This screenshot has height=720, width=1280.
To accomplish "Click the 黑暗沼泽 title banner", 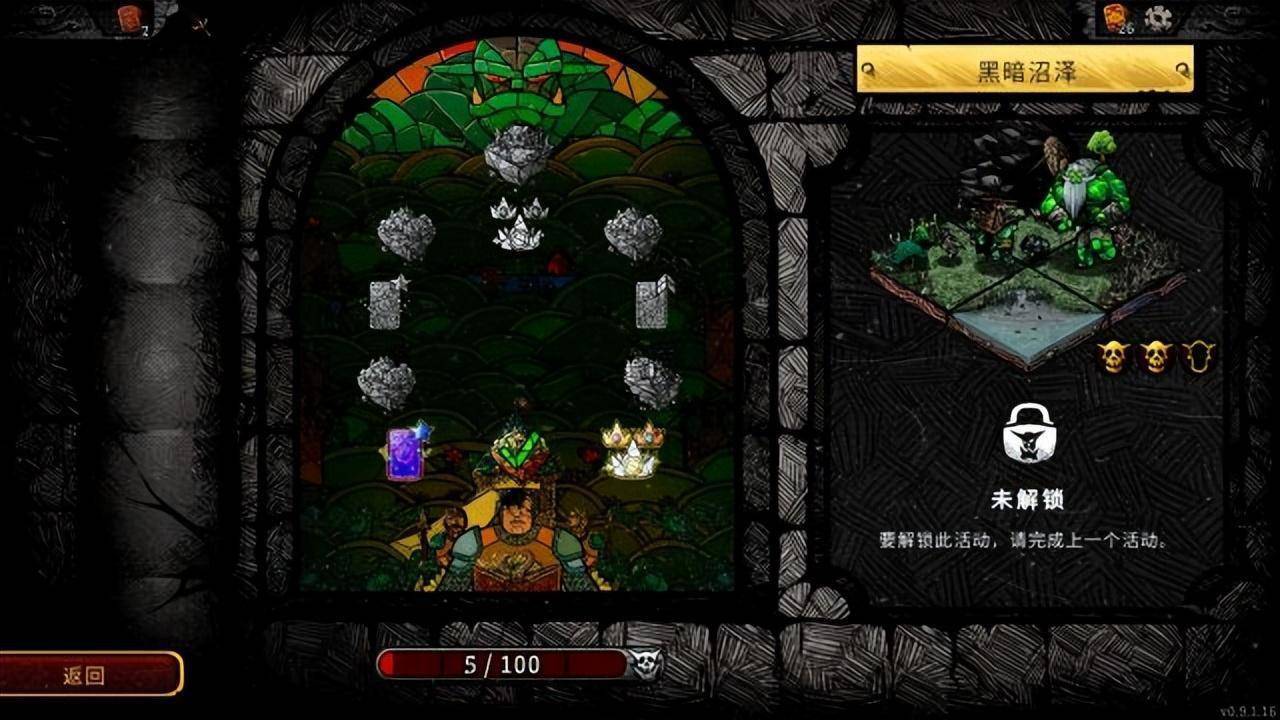I will [1025, 70].
